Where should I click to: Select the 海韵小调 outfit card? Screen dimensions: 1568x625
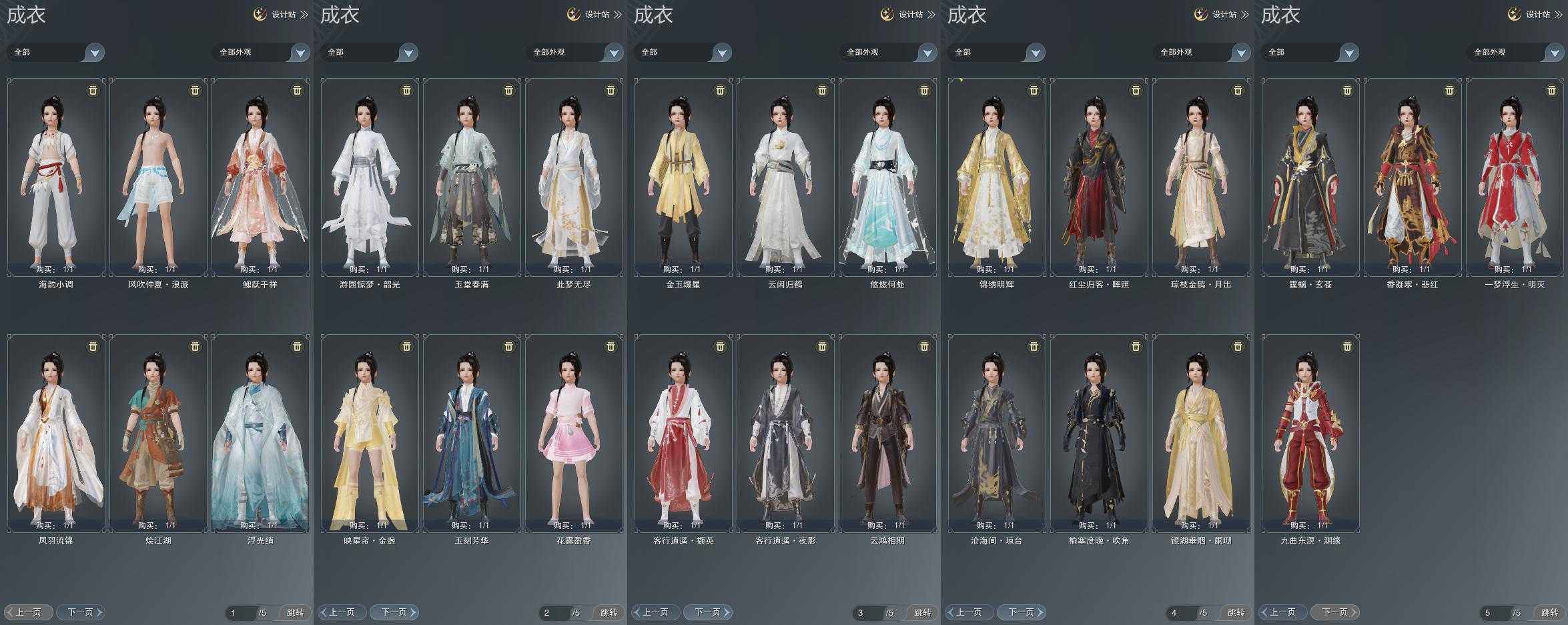pos(56,177)
